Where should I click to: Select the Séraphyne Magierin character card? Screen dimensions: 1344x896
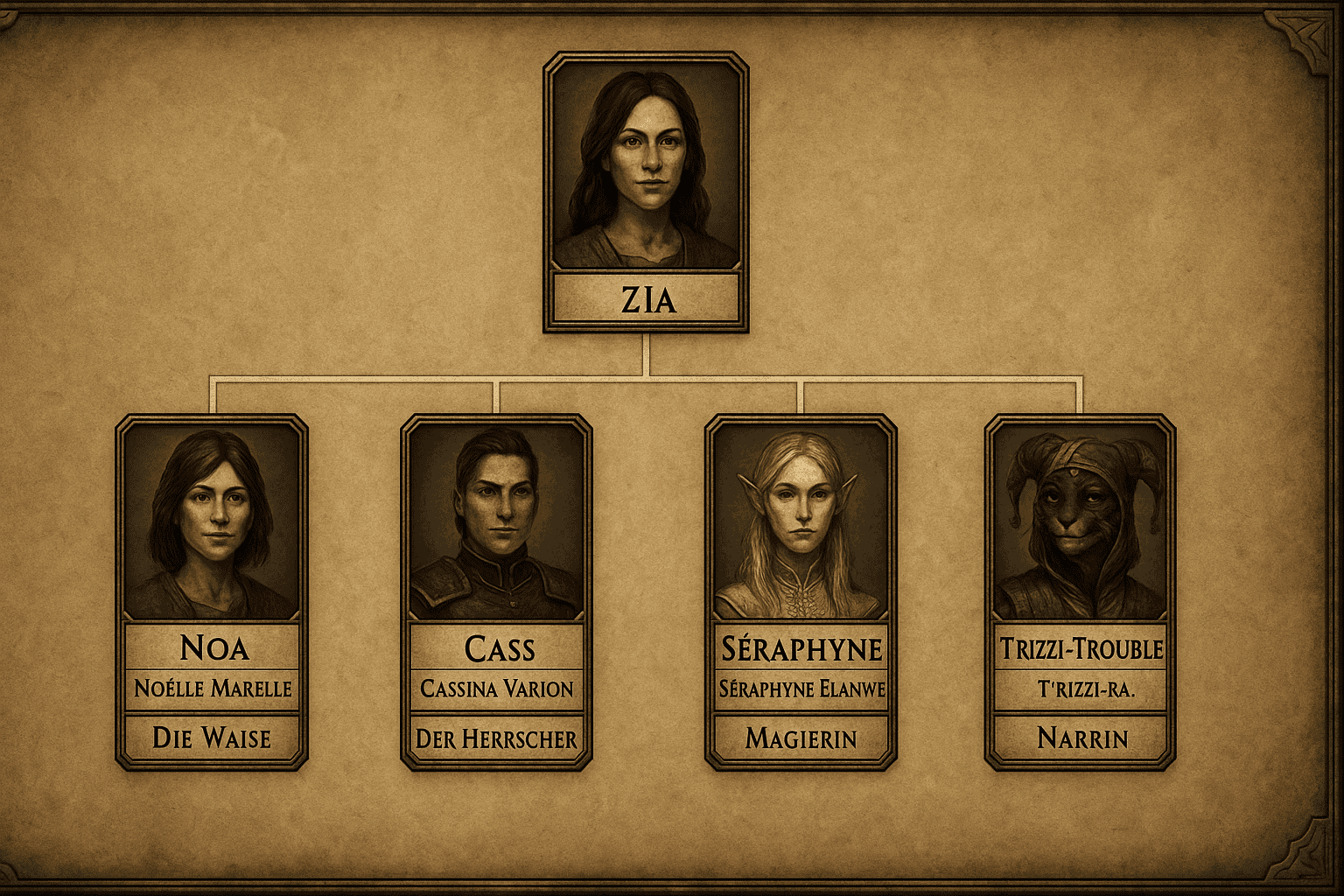(x=801, y=592)
